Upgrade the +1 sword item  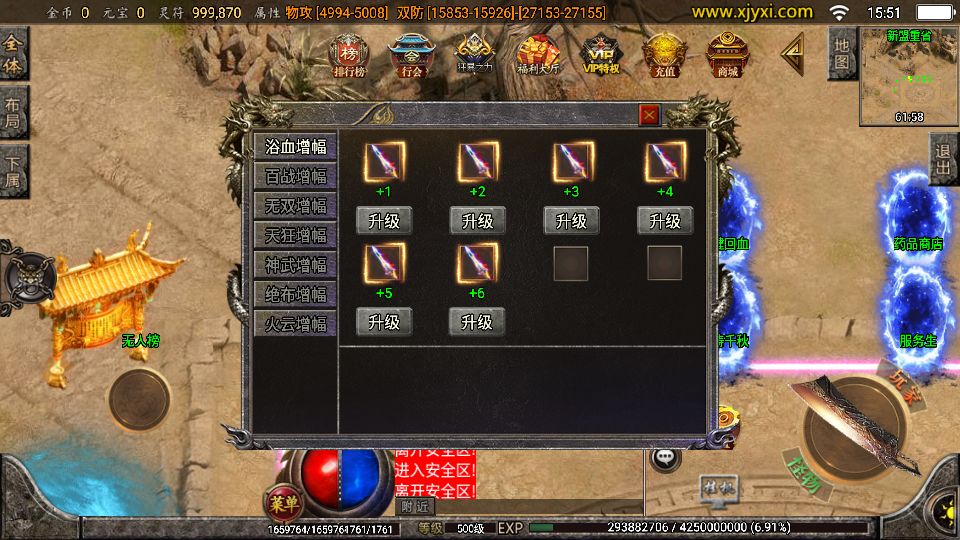384,221
